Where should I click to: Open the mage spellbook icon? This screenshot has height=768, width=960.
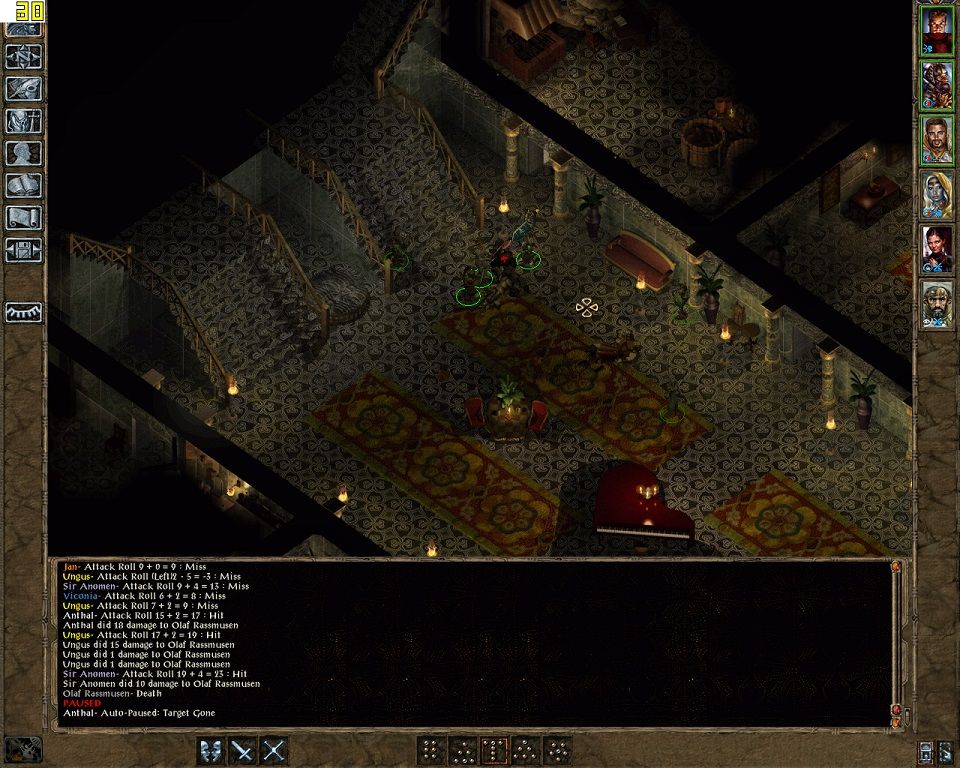pos(23,185)
